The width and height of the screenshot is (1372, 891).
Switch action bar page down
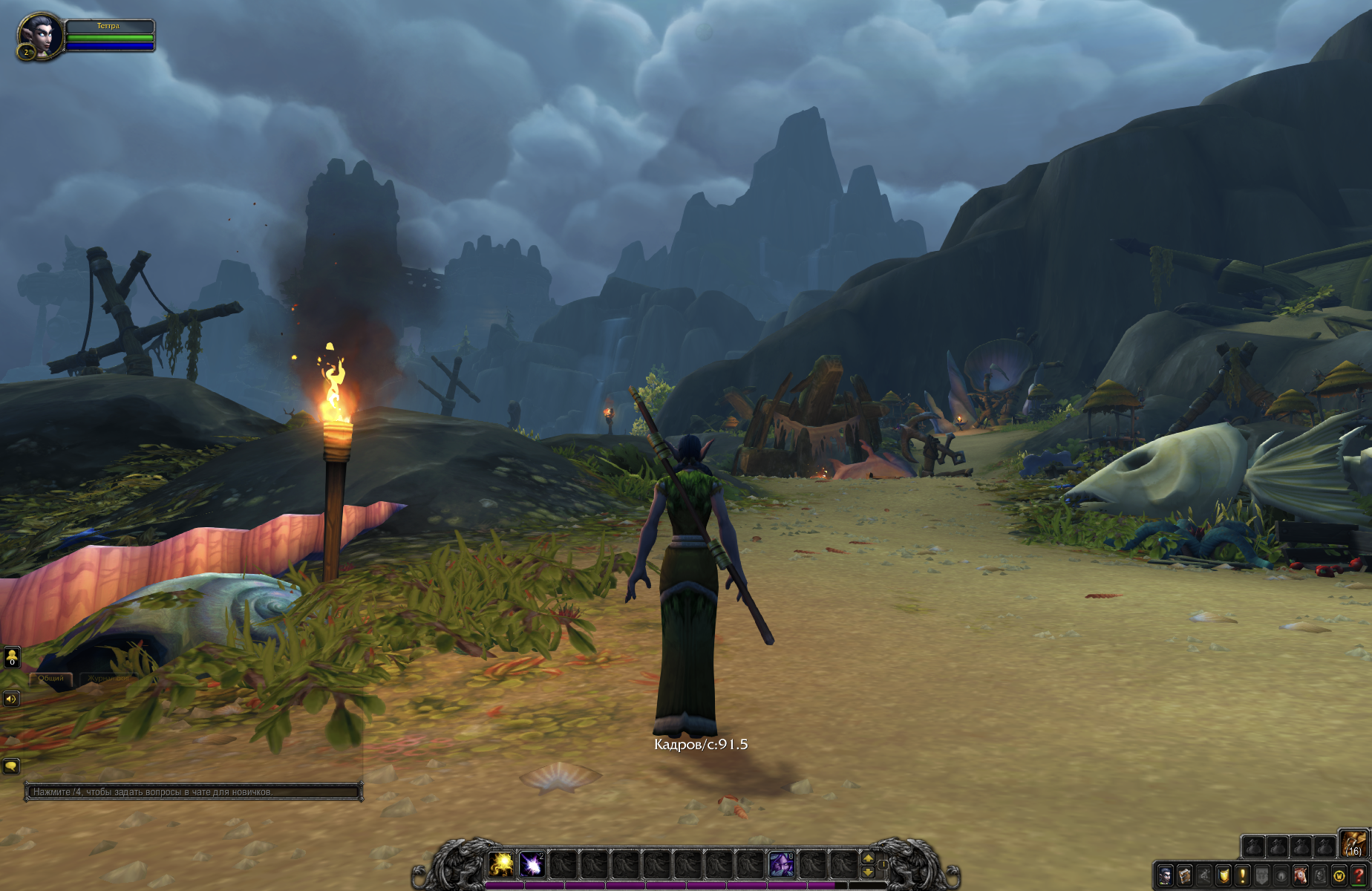point(867,872)
